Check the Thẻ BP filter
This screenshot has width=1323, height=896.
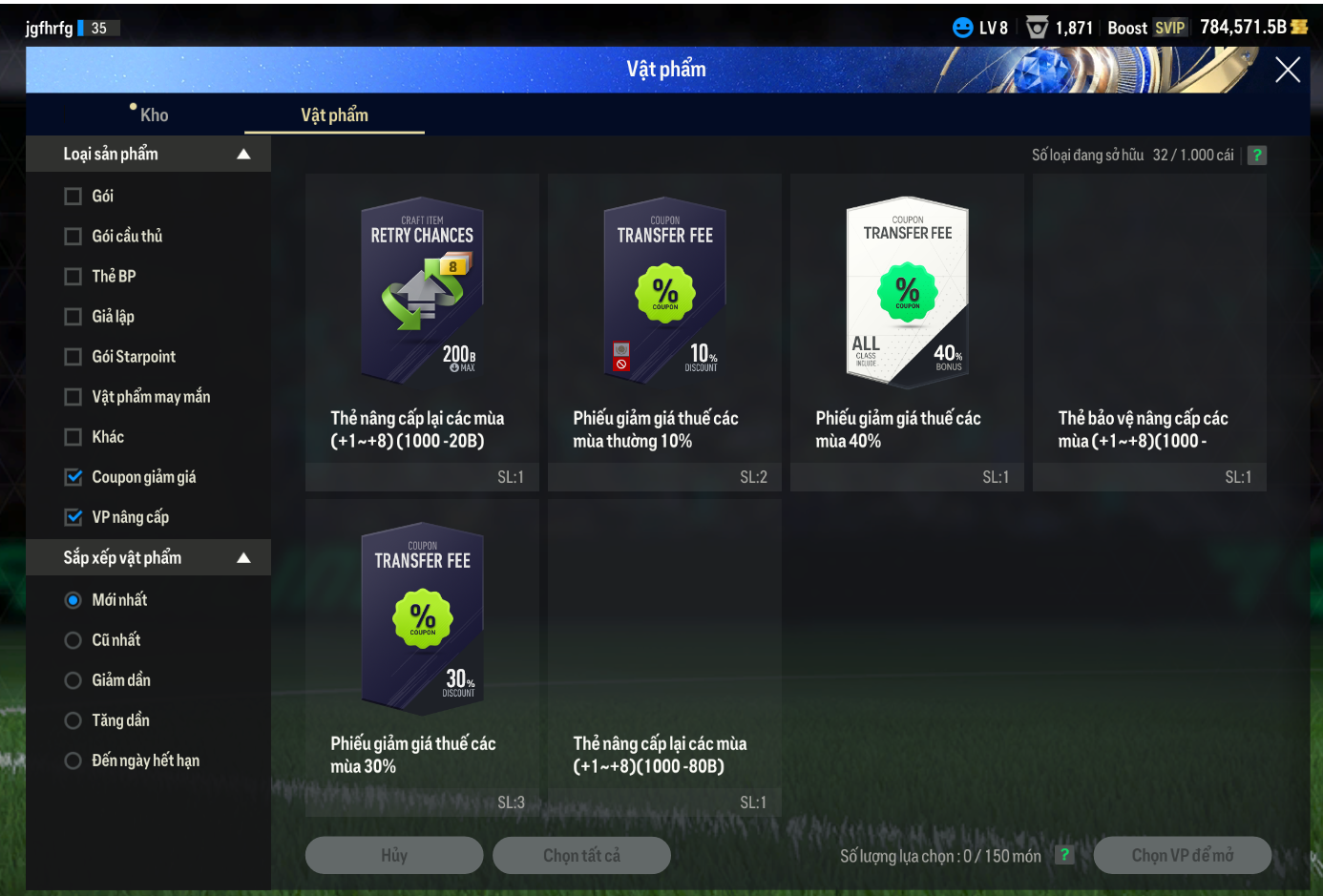click(73, 277)
